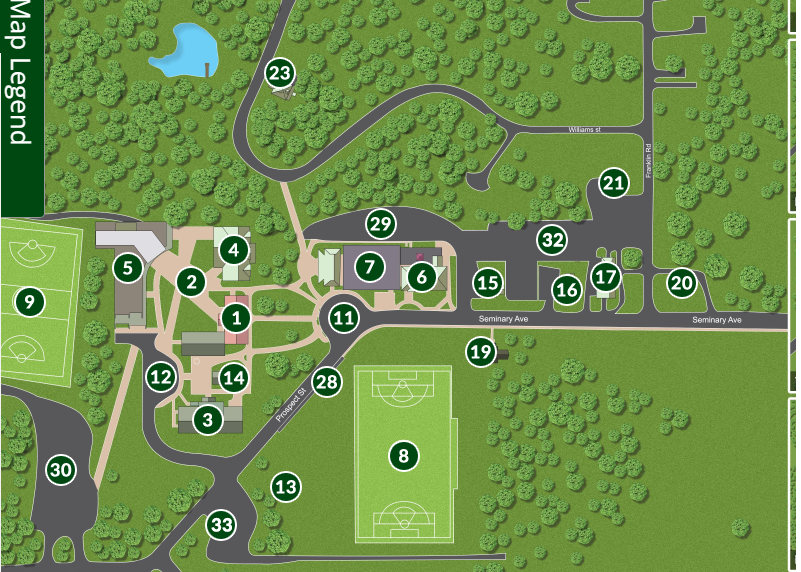The width and height of the screenshot is (801, 572).
Task: Select map marker number 13
Action: (286, 487)
